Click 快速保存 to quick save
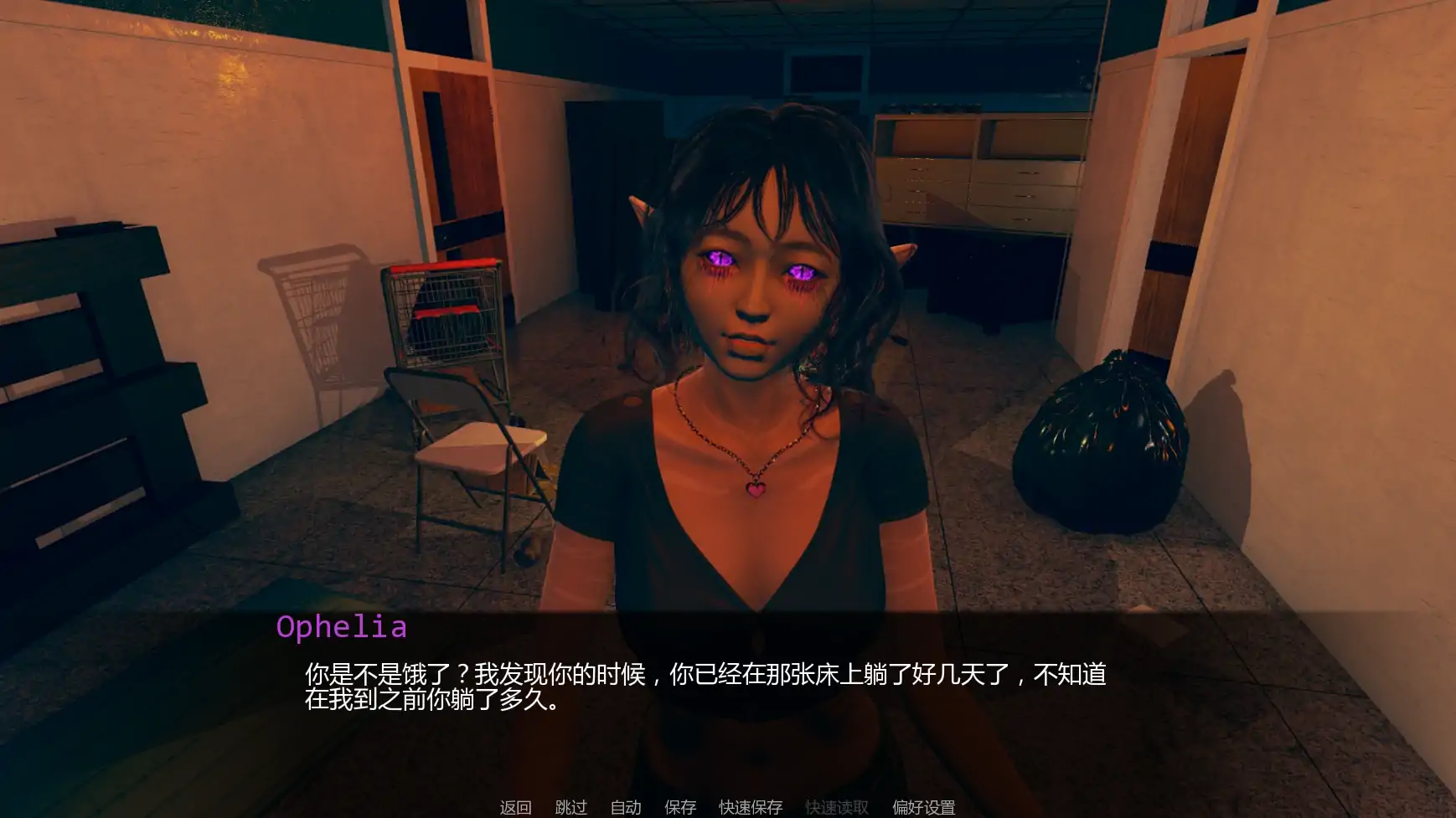Image resolution: width=1456 pixels, height=818 pixels. [749, 807]
